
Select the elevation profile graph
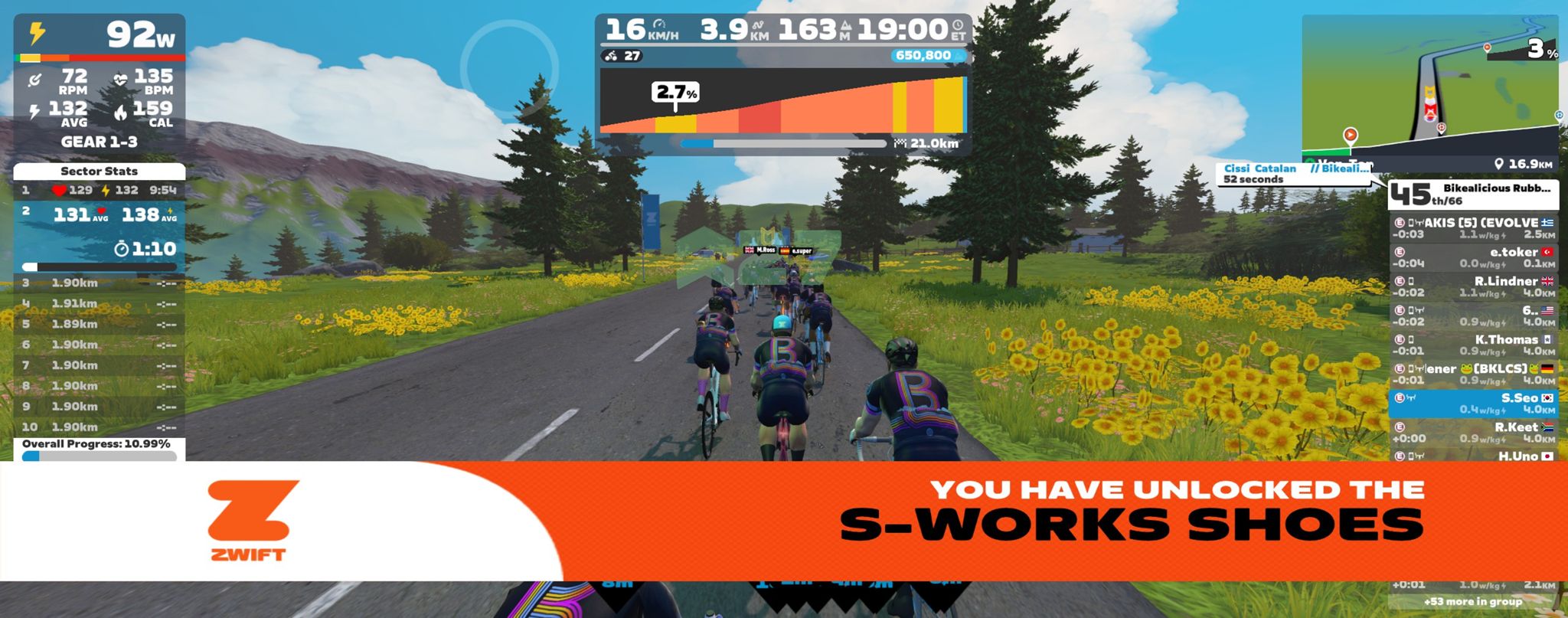[782, 102]
